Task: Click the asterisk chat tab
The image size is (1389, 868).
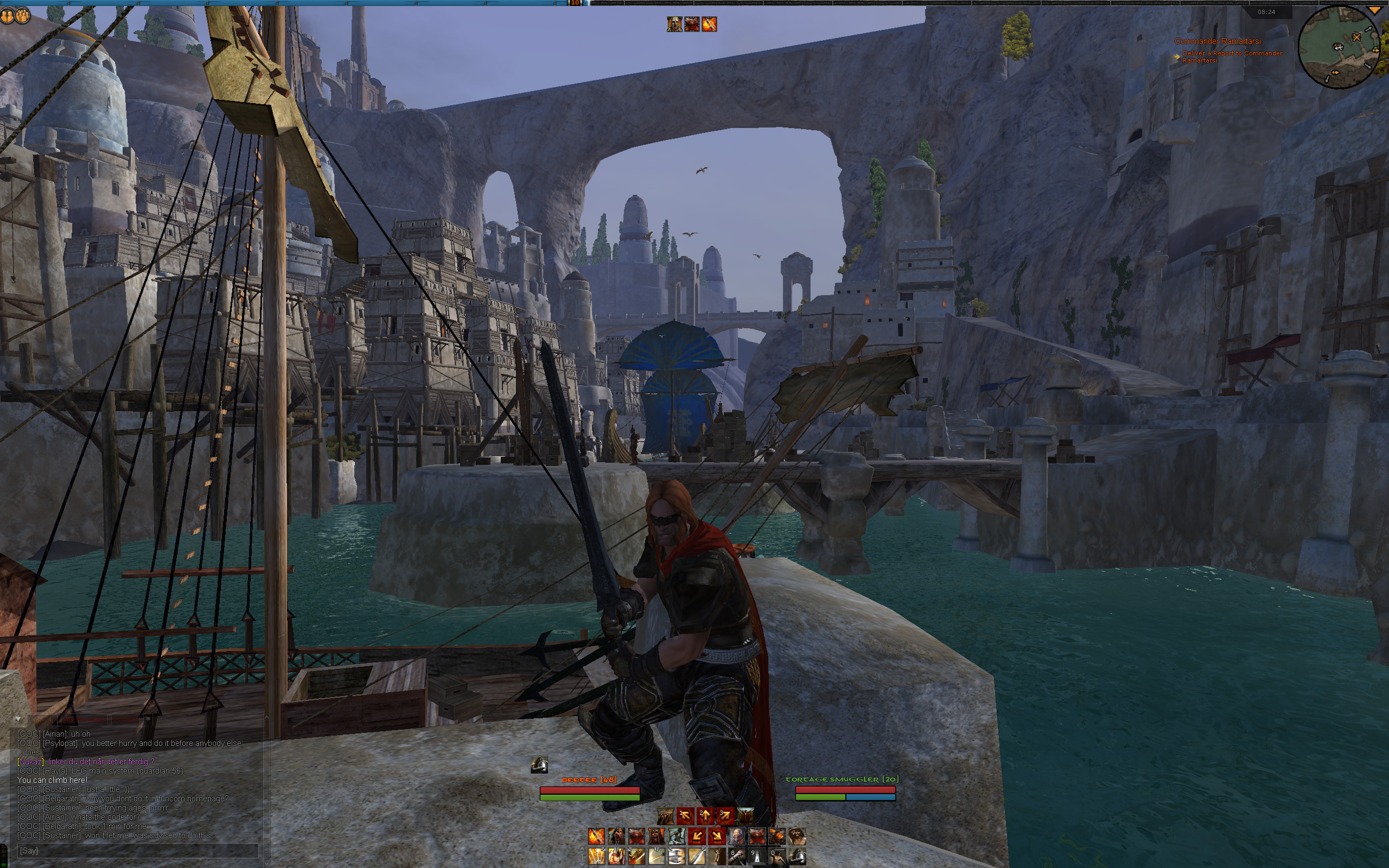Action: click(148, 719)
